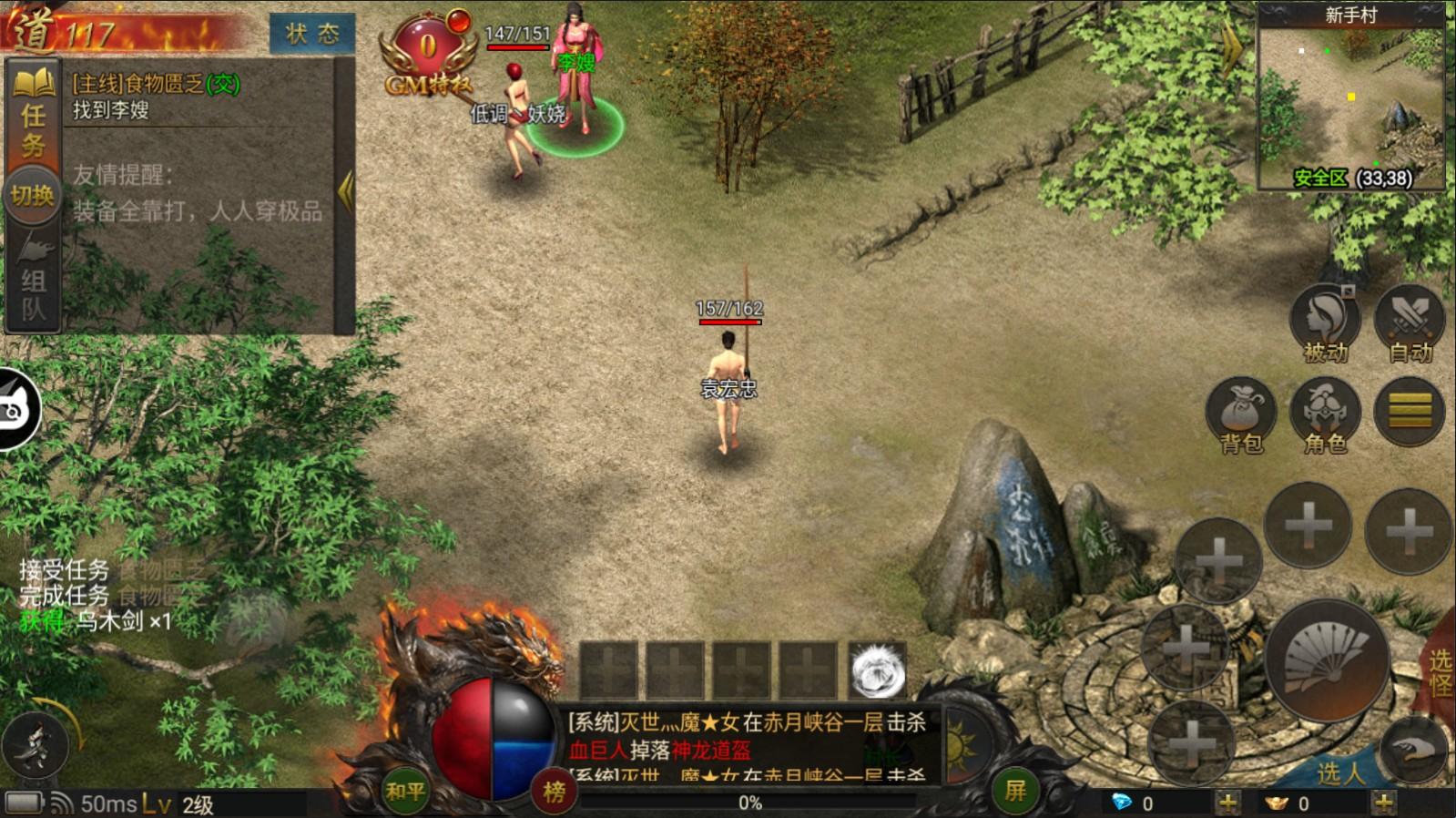Click the 切换 switch button
Screen dimensions: 1456x818
pos(32,196)
